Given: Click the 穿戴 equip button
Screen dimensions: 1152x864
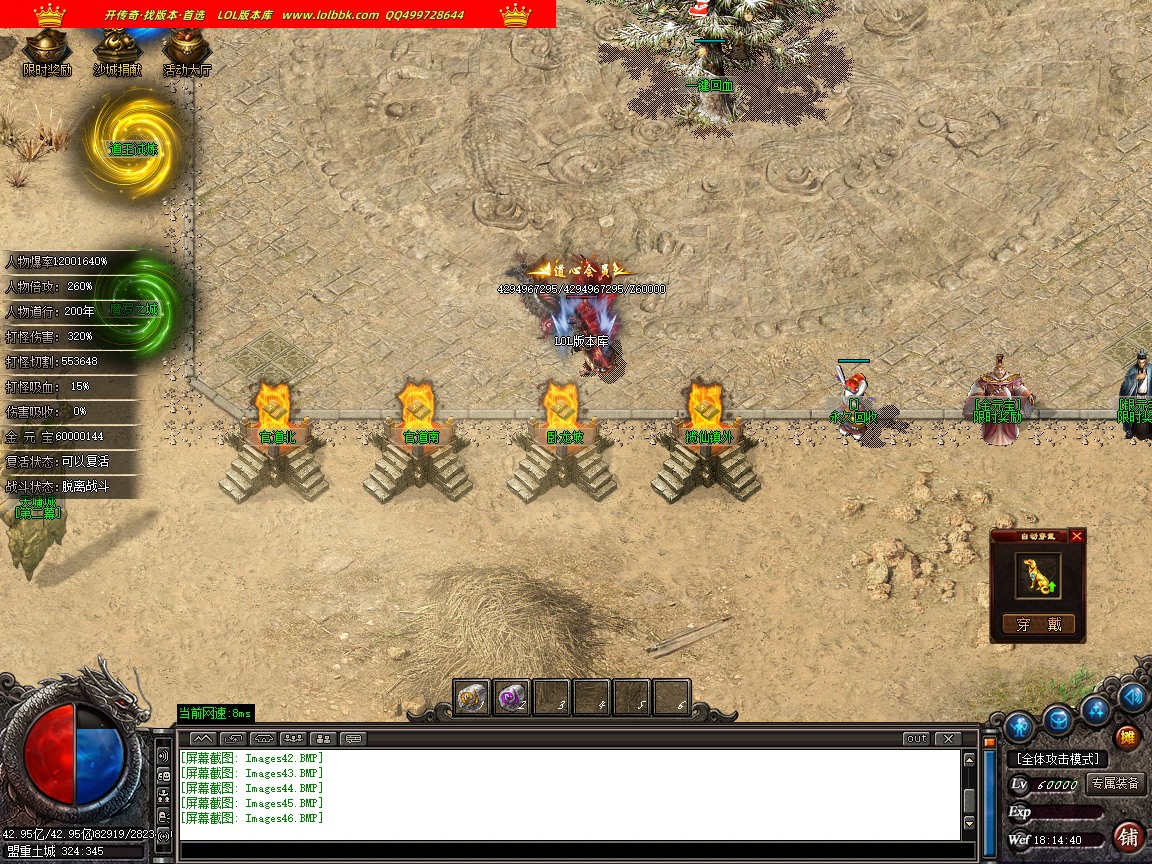Looking at the screenshot, I should coord(1039,625).
